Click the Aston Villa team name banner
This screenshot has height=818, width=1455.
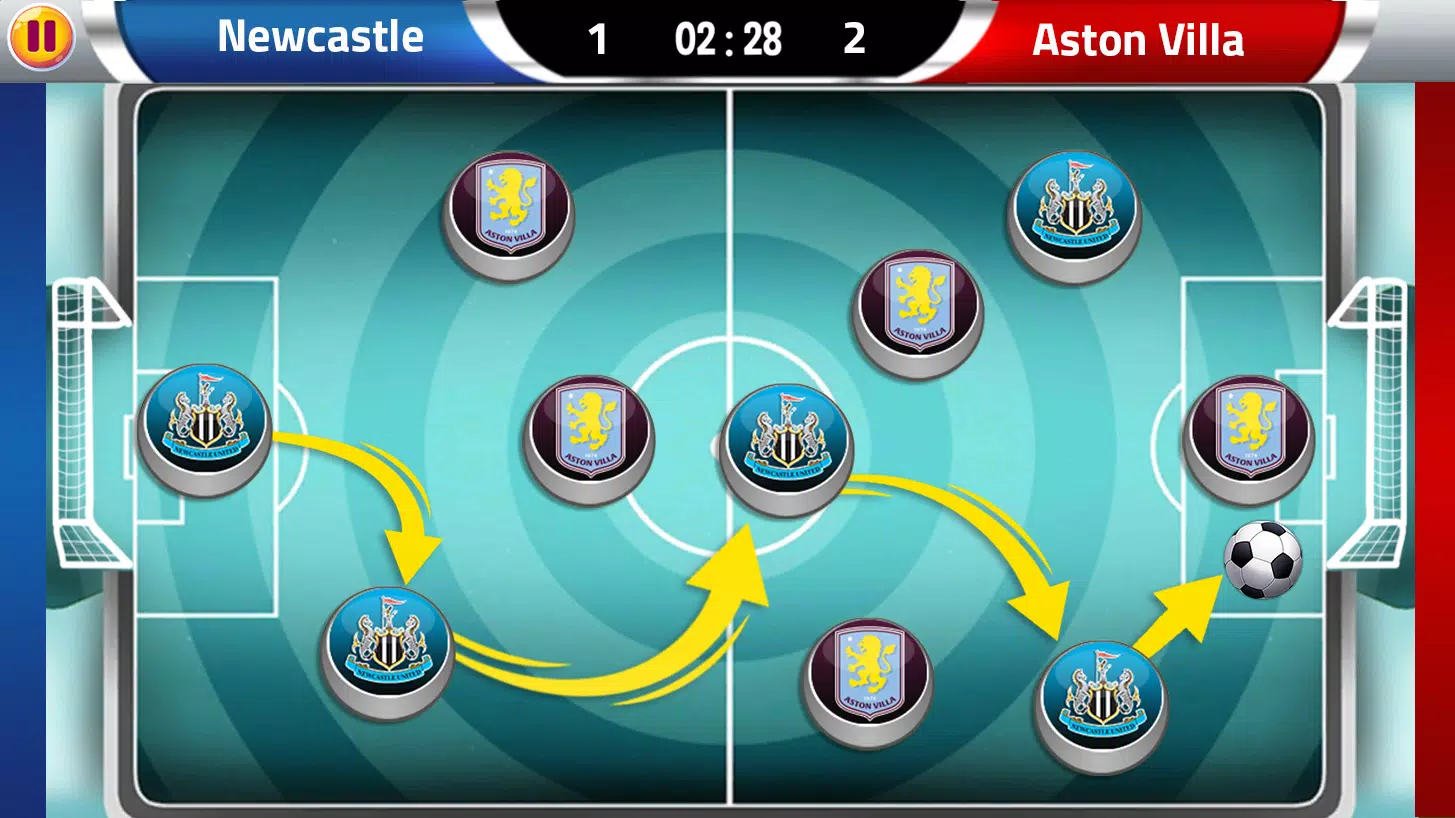click(1138, 39)
